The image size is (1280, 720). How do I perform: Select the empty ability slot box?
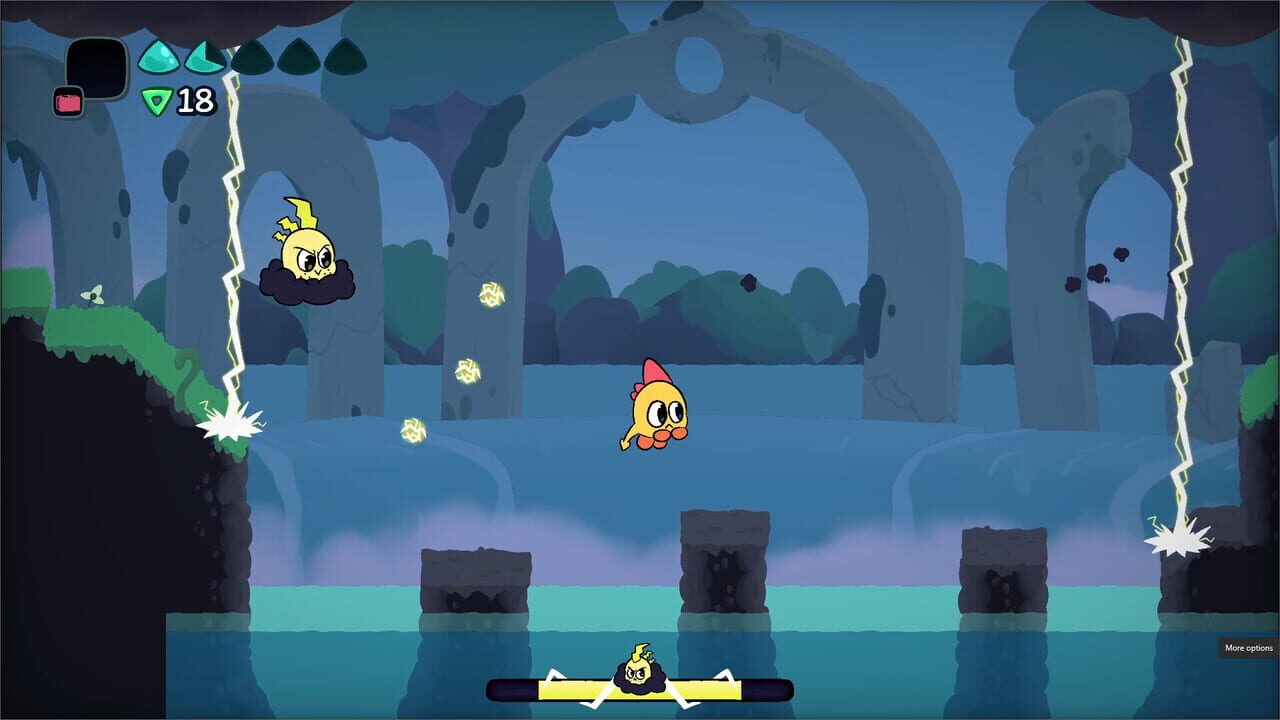point(97,65)
